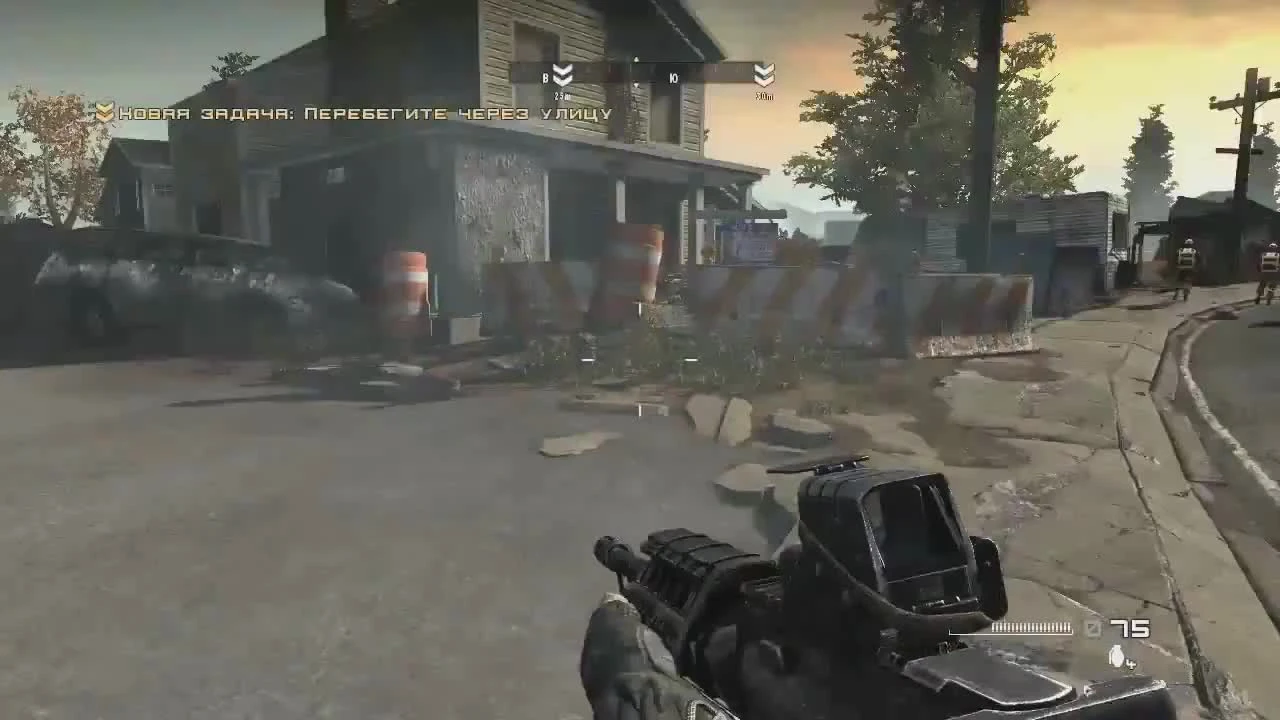Click the crosshair at screen center
Image resolution: width=1280 pixels, height=720 pixels.
click(x=640, y=360)
